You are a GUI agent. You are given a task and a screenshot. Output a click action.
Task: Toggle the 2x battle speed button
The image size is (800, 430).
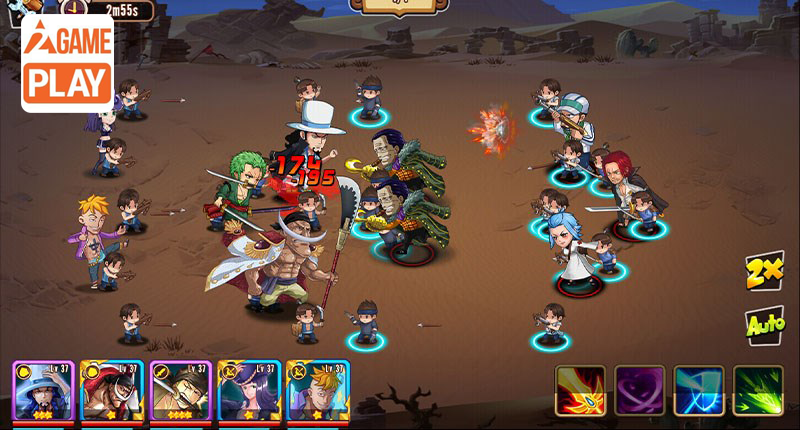(x=762, y=273)
